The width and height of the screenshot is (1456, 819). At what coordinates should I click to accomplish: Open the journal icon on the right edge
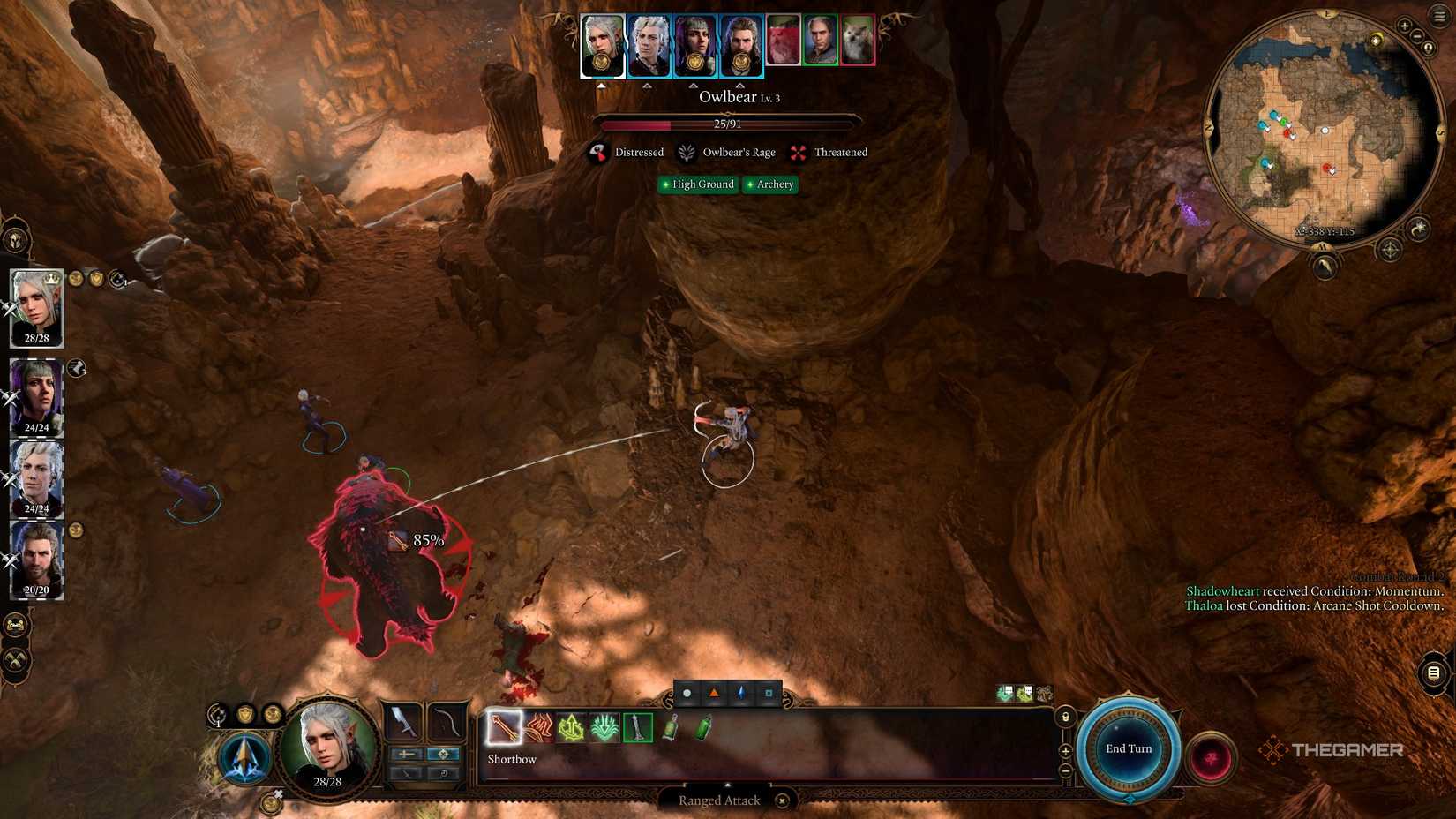[x=1431, y=673]
